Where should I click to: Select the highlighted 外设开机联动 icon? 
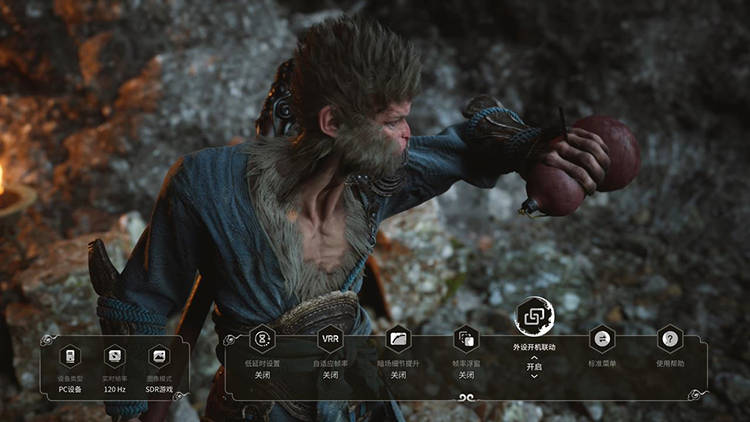pyautogui.click(x=534, y=317)
